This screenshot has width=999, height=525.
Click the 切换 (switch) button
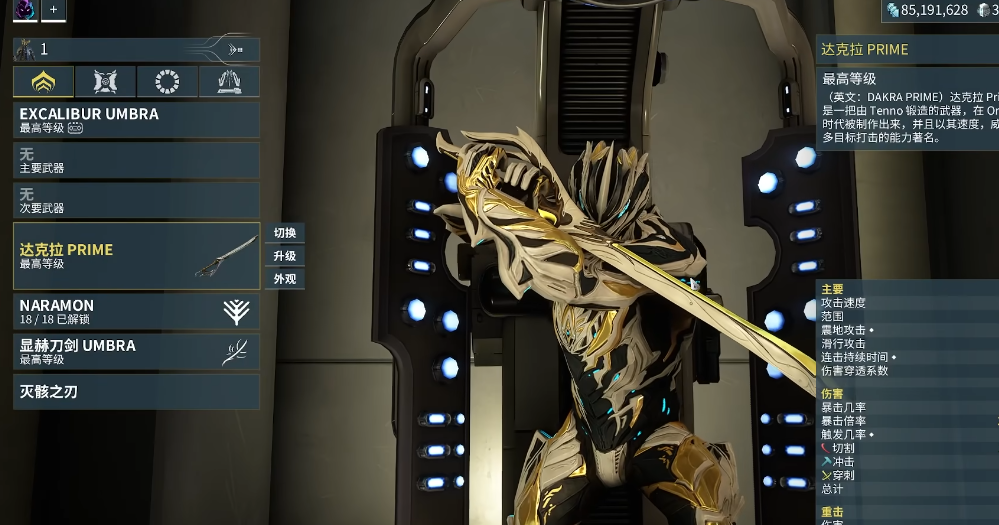pyautogui.click(x=285, y=233)
